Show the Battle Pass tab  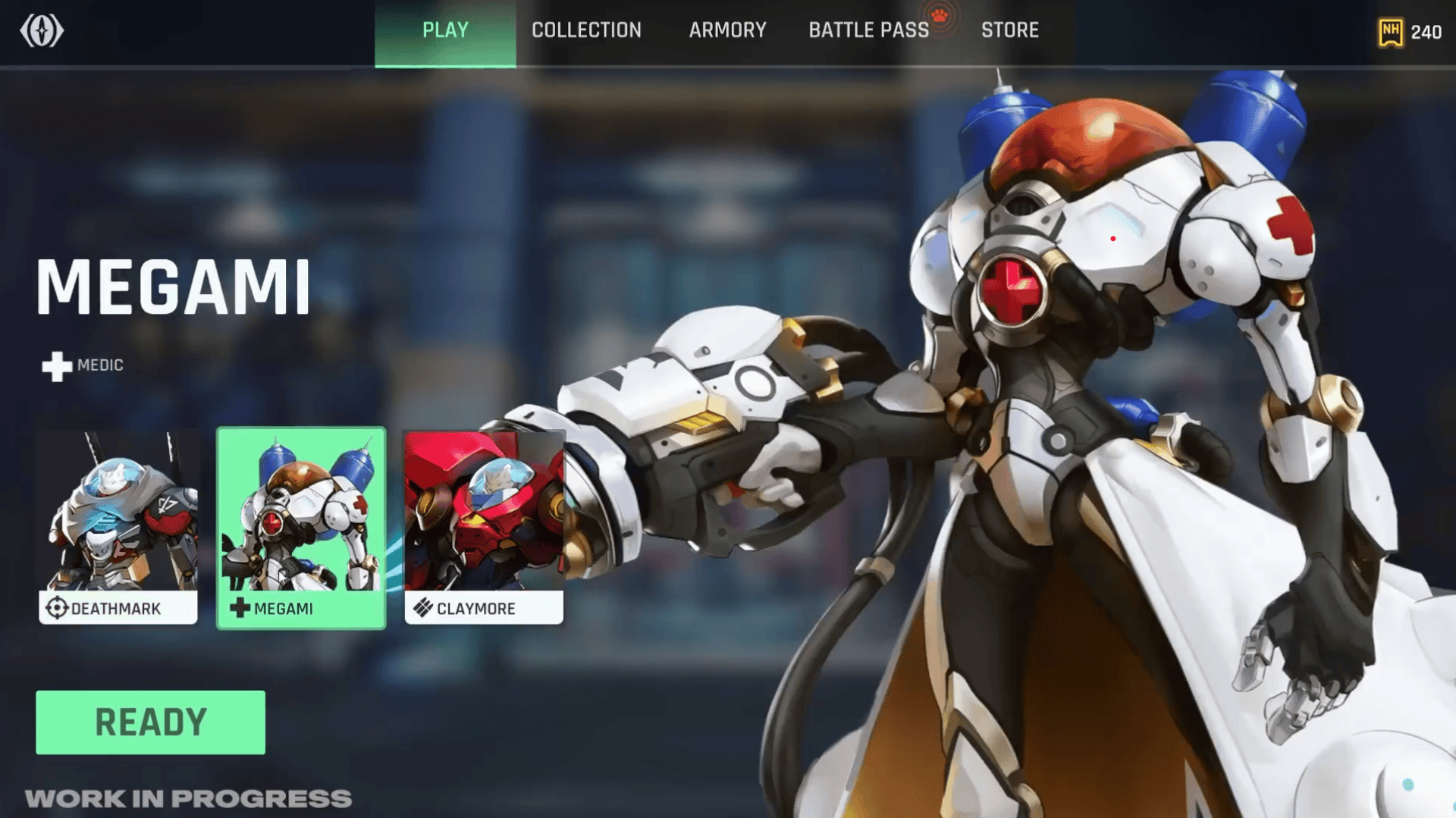(868, 31)
